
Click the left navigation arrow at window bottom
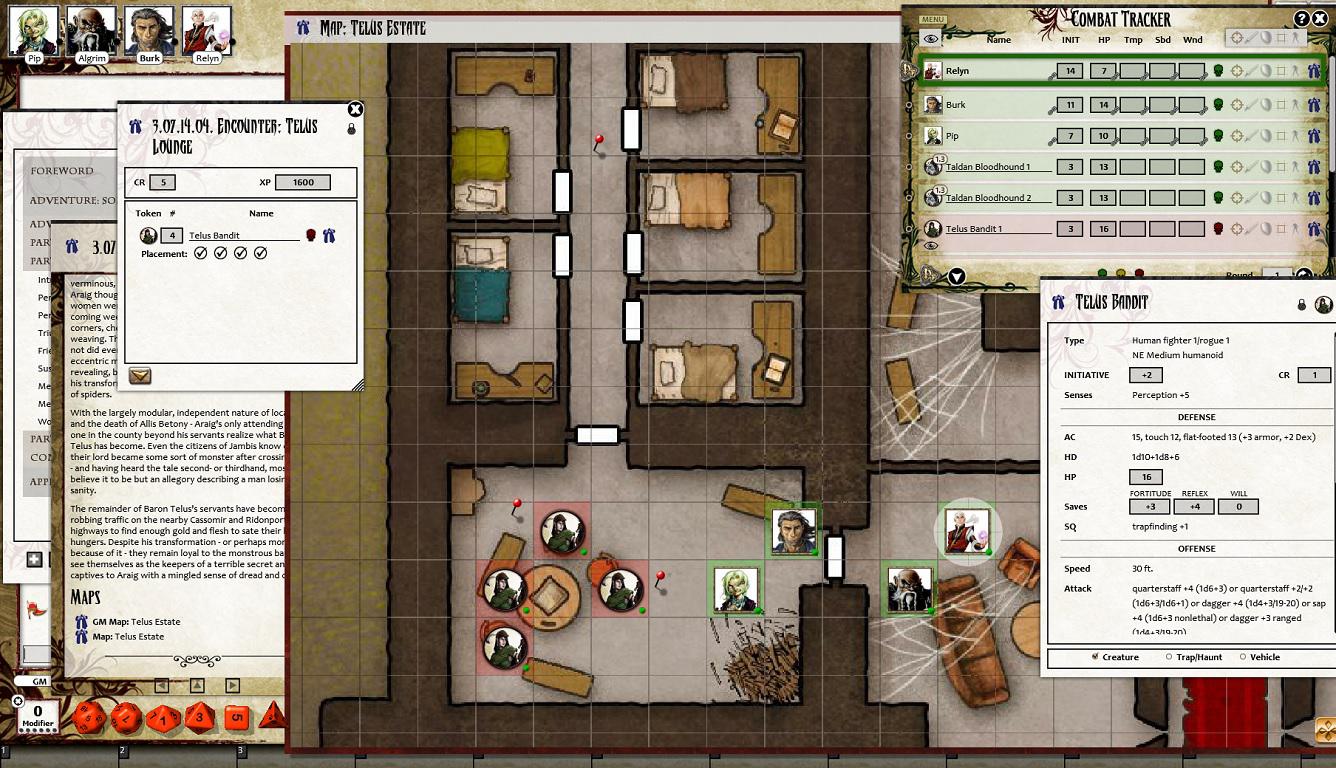click(x=162, y=686)
